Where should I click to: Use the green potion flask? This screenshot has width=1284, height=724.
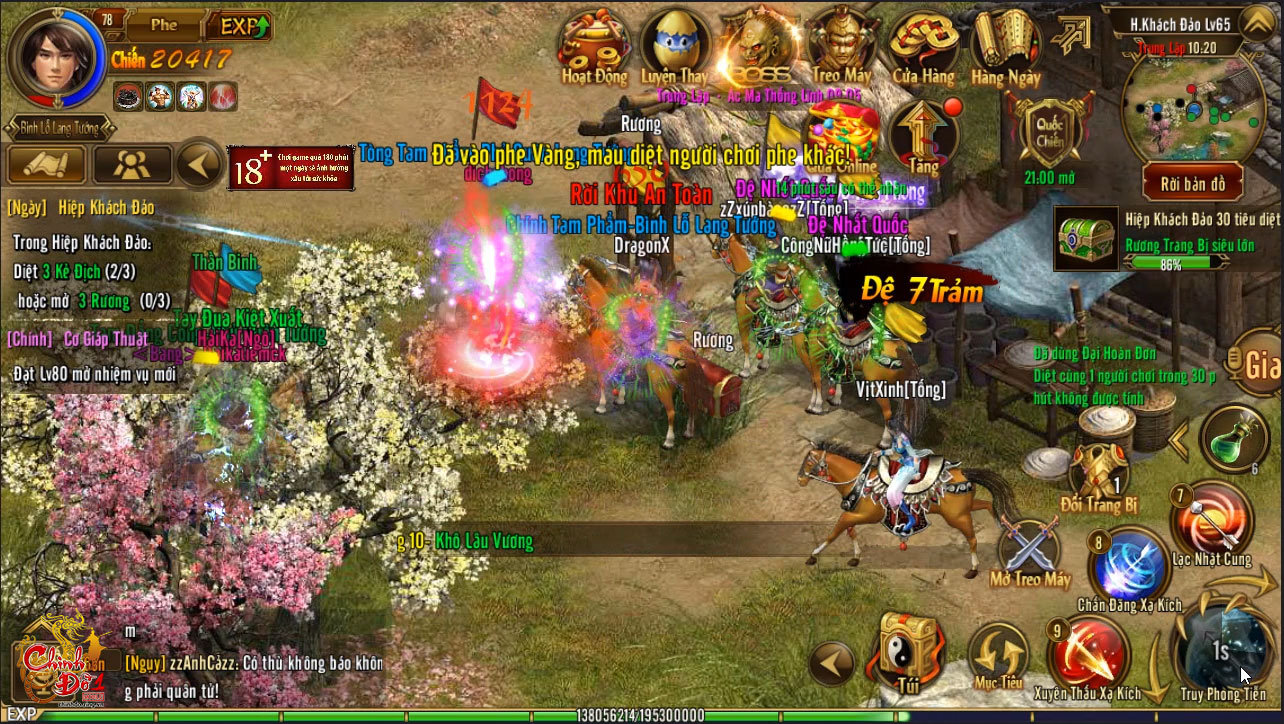[x=1234, y=438]
